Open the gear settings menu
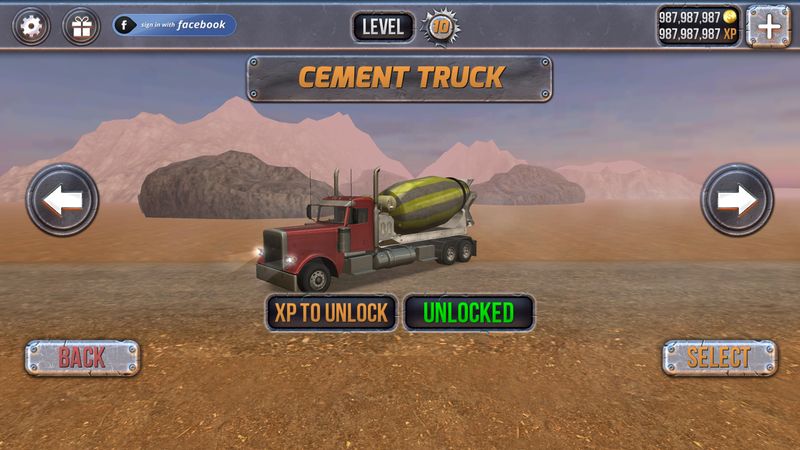 pyautogui.click(x=31, y=26)
